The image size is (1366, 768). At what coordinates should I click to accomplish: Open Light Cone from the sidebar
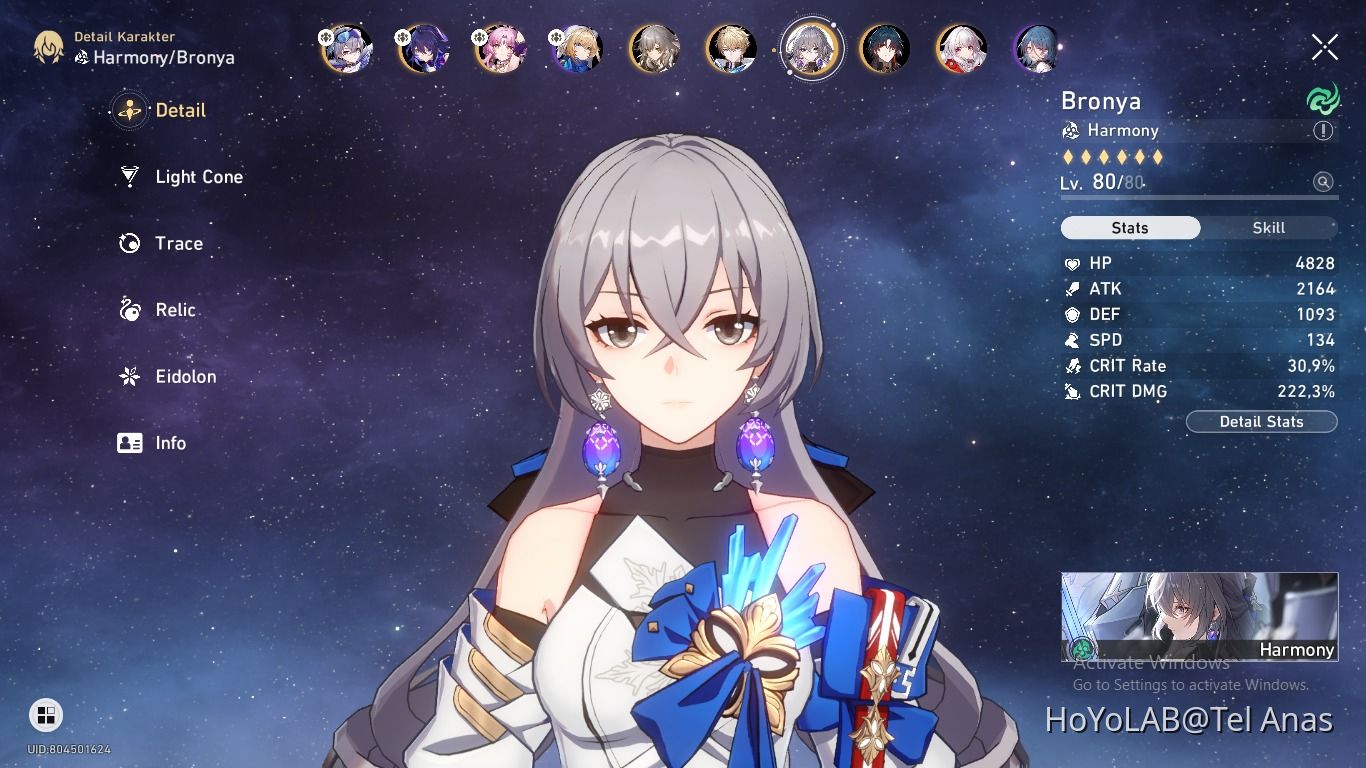198,177
